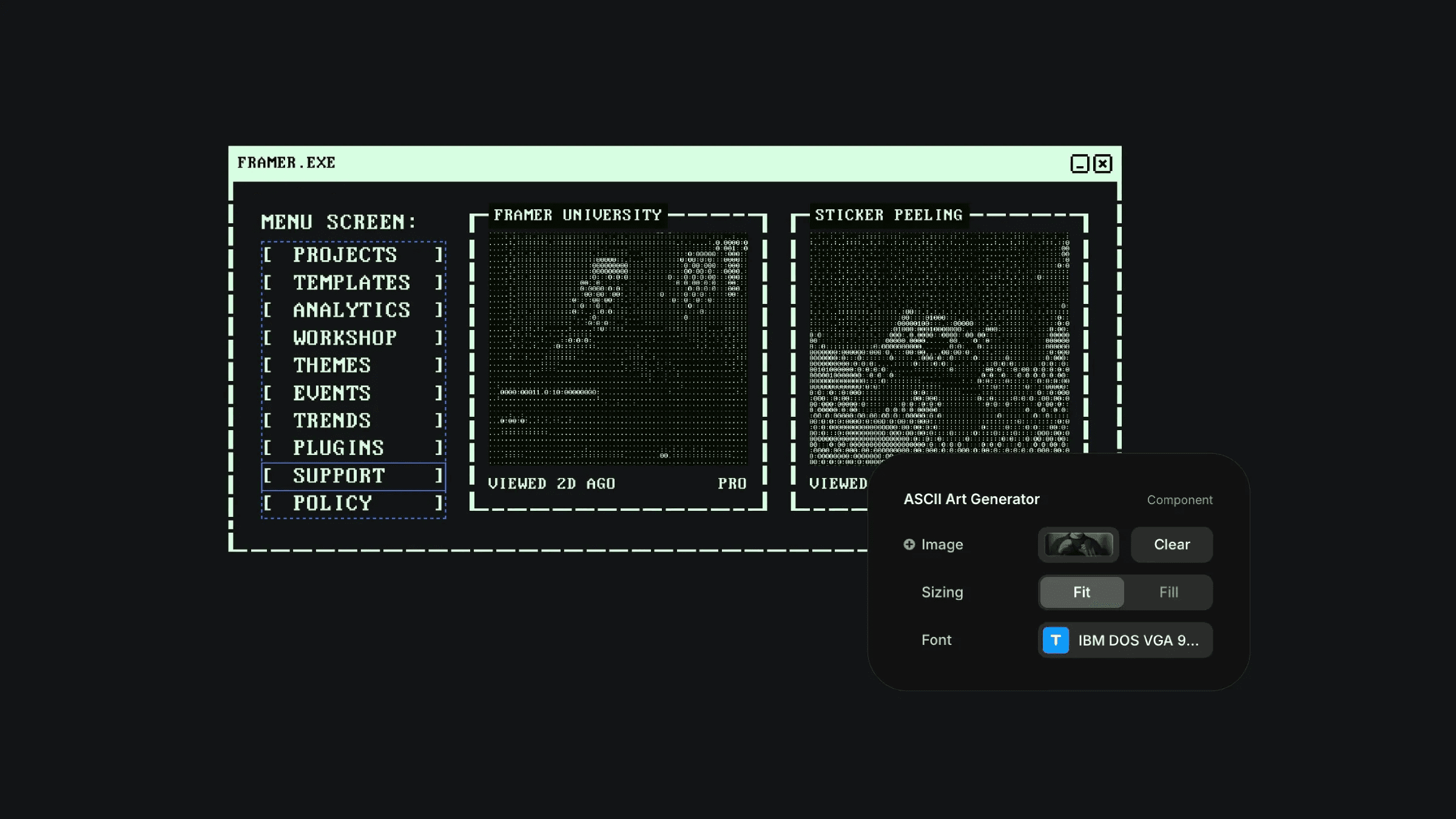Click the X icon on FRAMER.EXE titlebar
The height and width of the screenshot is (819, 1456).
[x=1102, y=163]
